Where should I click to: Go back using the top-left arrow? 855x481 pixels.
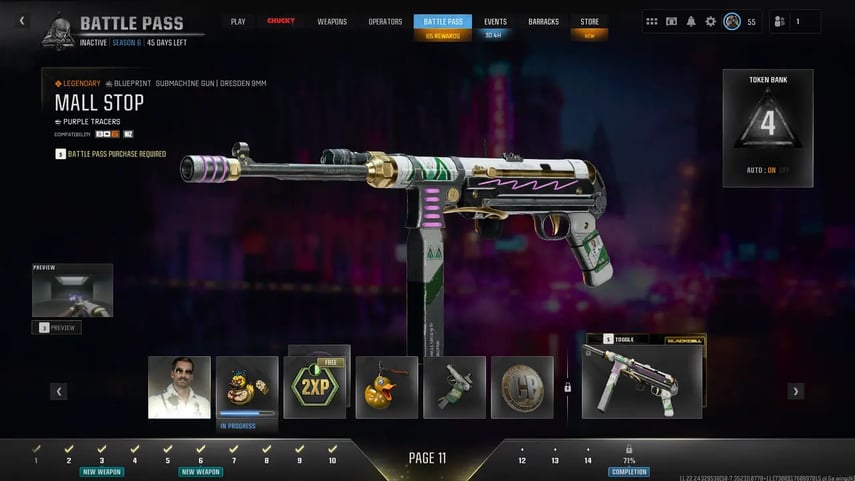click(x=23, y=21)
